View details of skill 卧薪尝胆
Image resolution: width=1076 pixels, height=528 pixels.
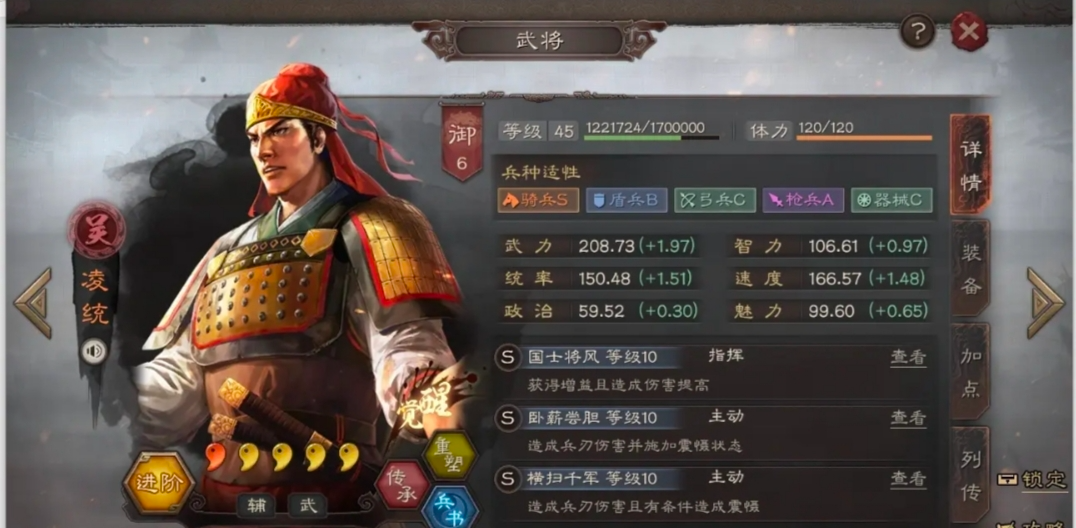(908, 418)
